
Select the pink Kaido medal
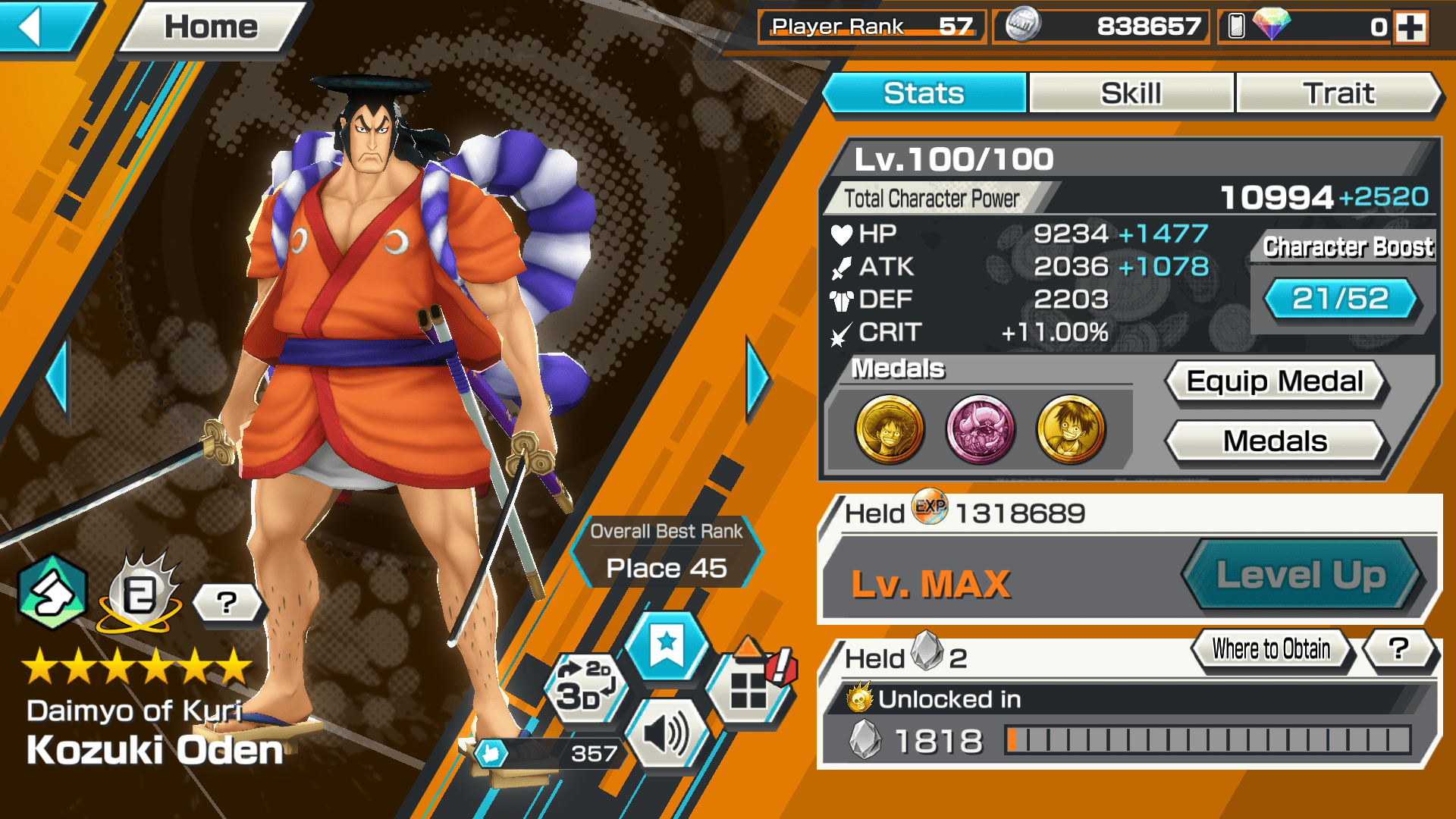980,429
